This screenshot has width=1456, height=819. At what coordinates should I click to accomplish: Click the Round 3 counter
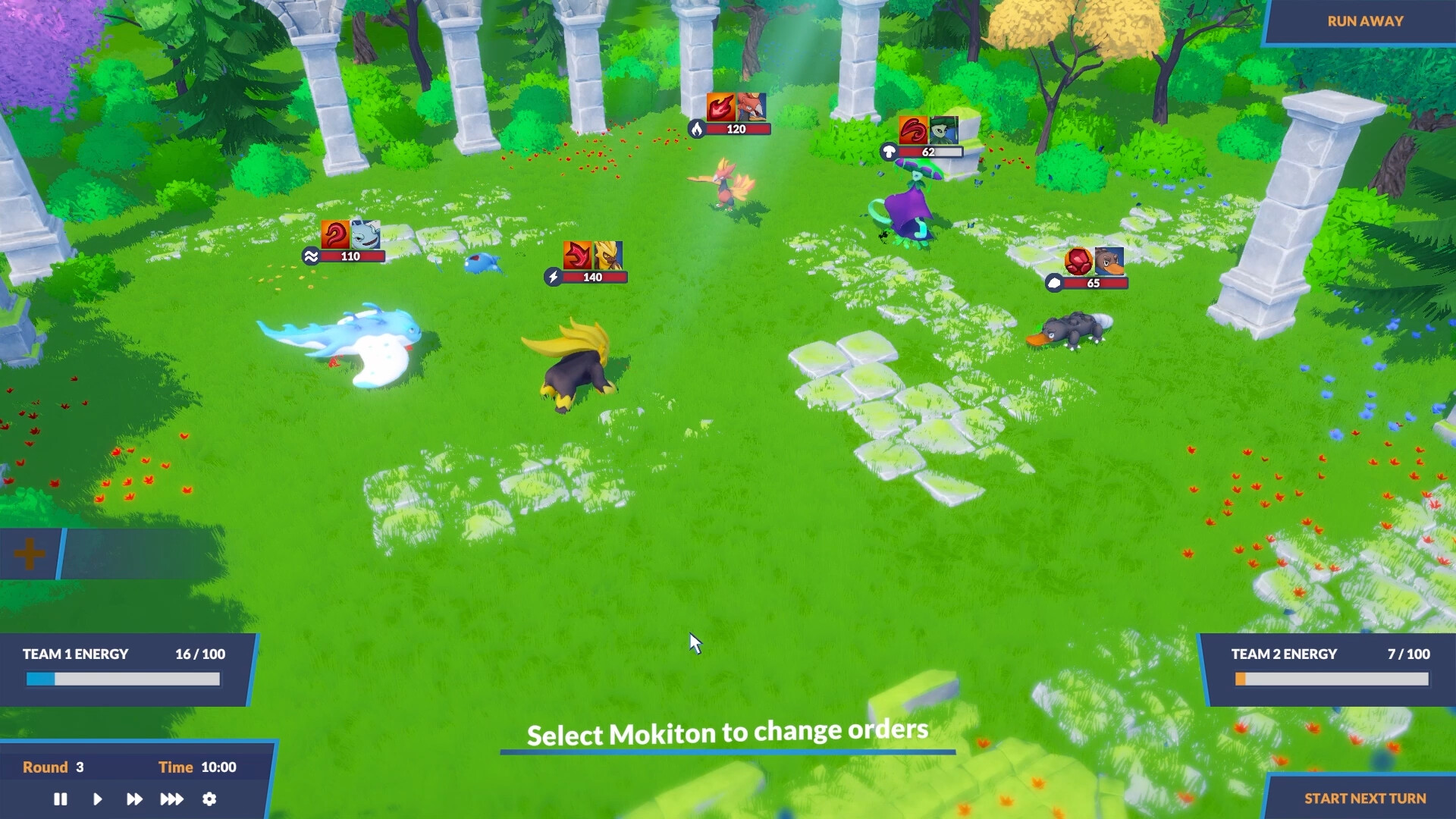pyautogui.click(x=53, y=767)
